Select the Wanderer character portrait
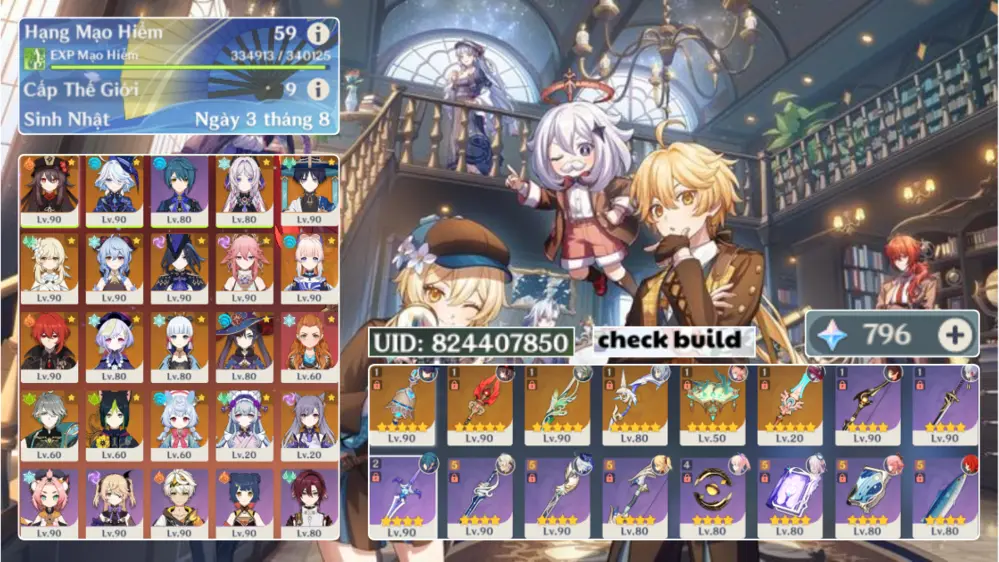The image size is (999, 562). 308,190
